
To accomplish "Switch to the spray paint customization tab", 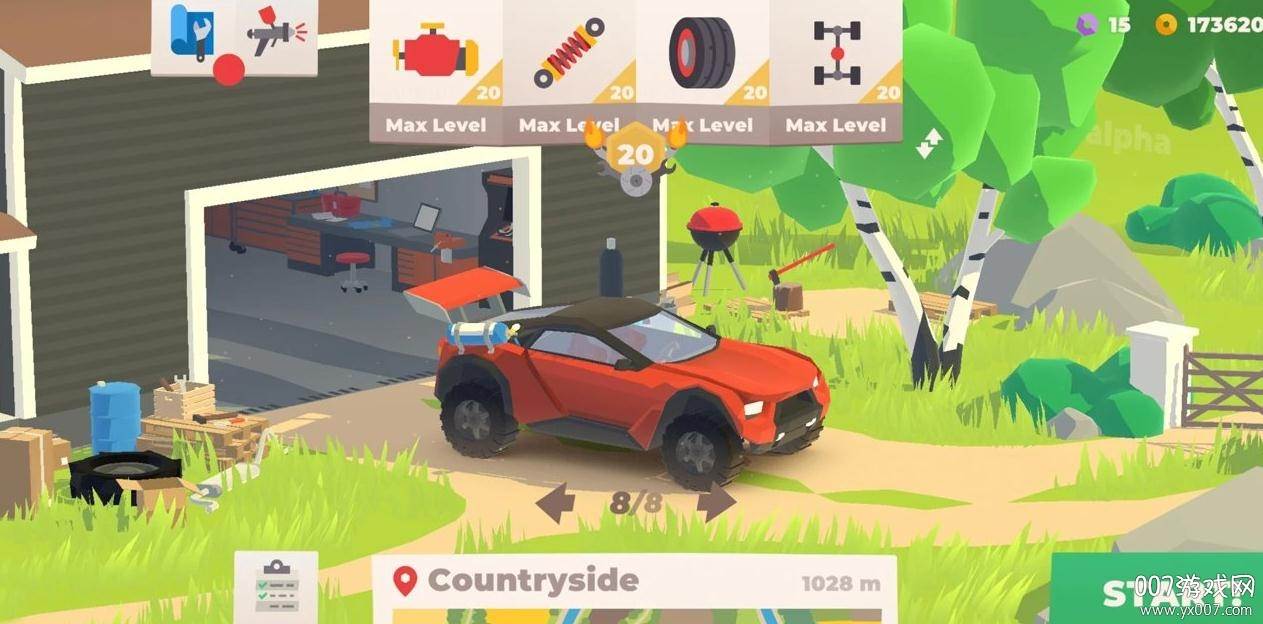I will click(x=277, y=34).
